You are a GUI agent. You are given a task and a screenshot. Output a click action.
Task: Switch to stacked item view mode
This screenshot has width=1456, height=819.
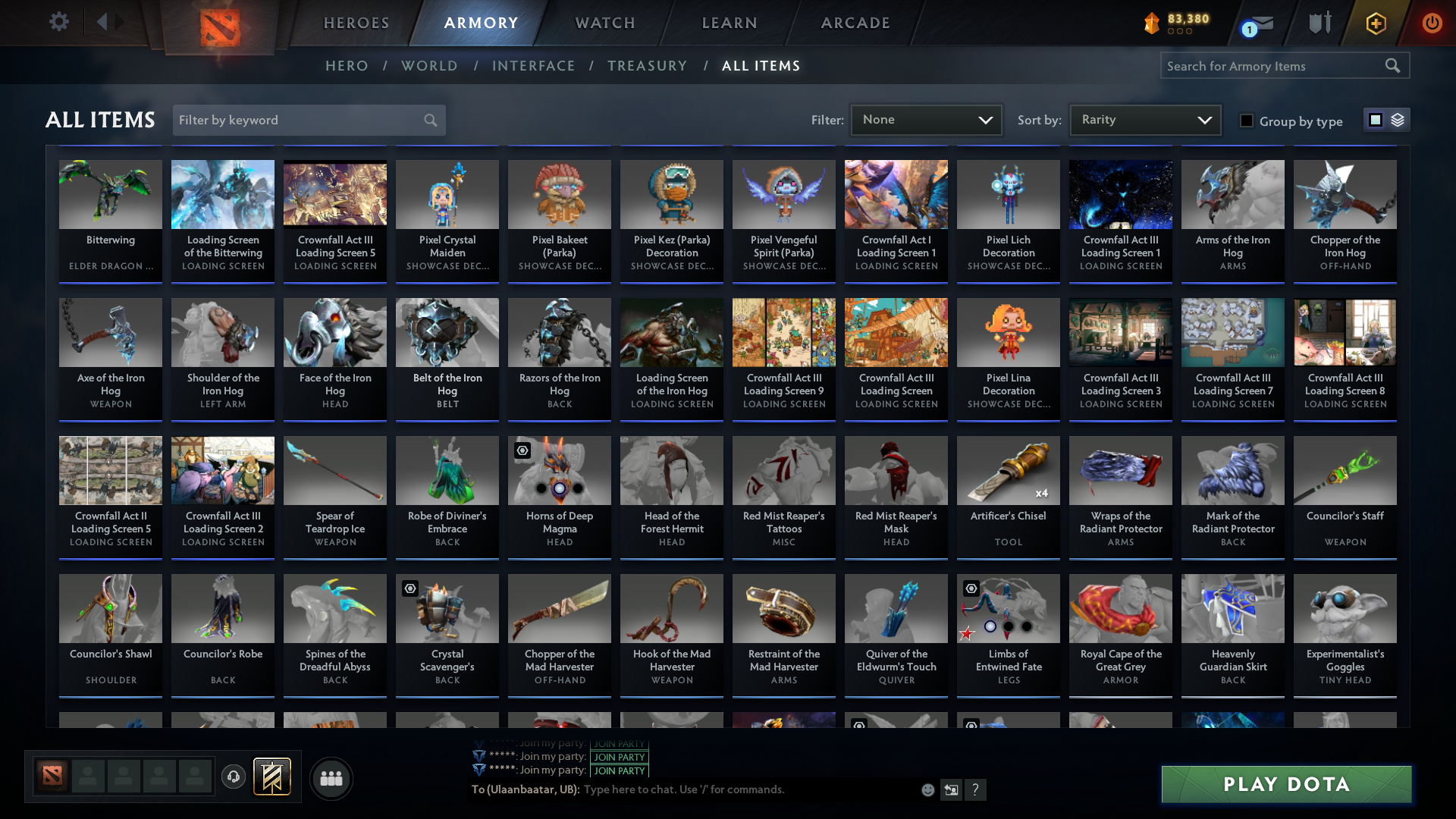pos(1398,119)
